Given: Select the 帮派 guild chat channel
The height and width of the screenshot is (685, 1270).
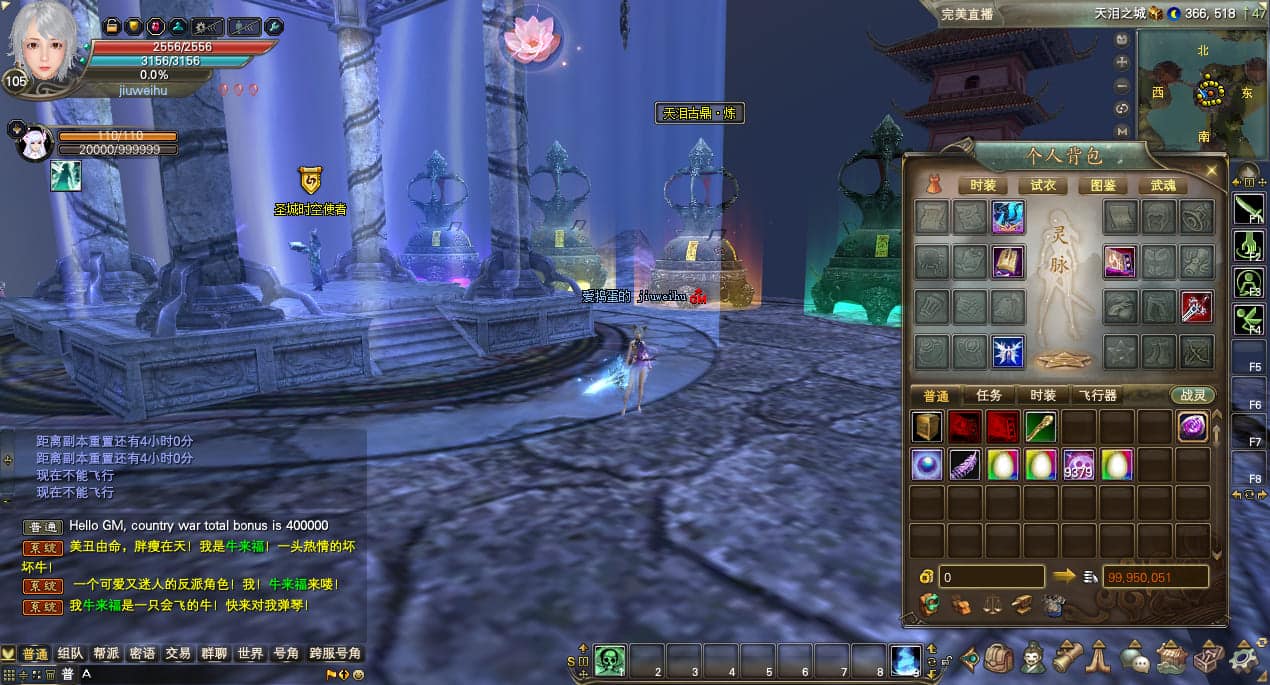Looking at the screenshot, I should coord(106,653).
